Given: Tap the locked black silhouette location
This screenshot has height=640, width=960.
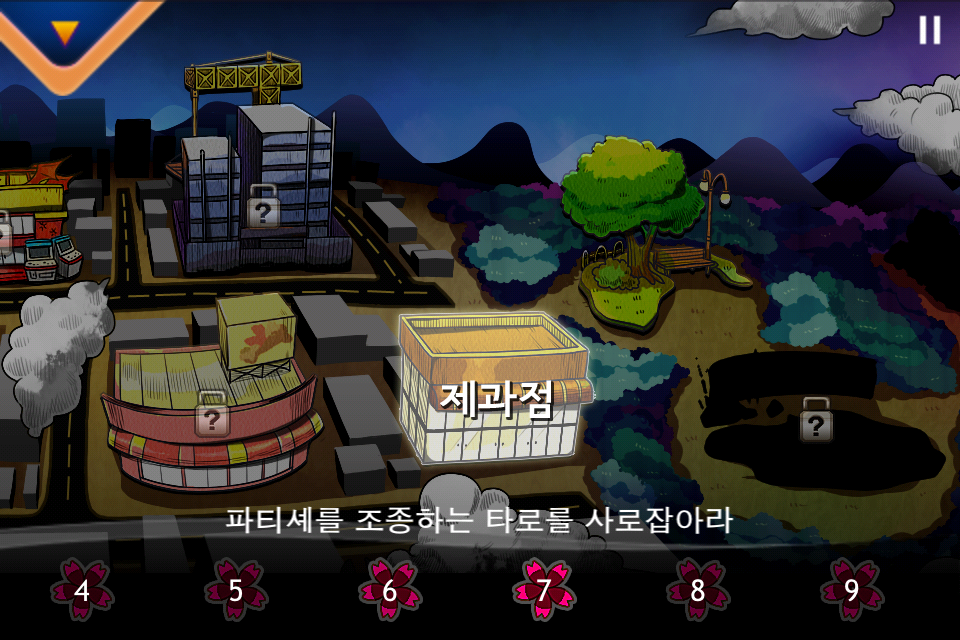Looking at the screenshot, I should click(x=817, y=420).
